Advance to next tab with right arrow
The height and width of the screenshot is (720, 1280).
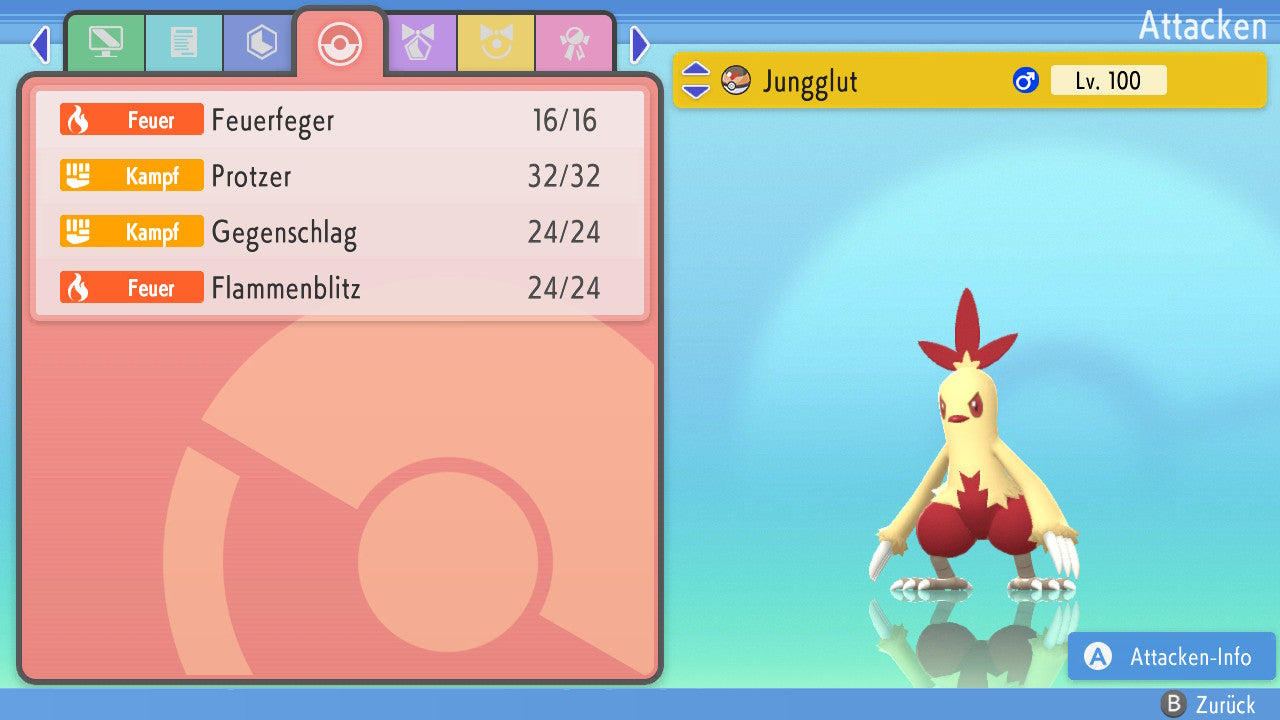click(x=640, y=44)
